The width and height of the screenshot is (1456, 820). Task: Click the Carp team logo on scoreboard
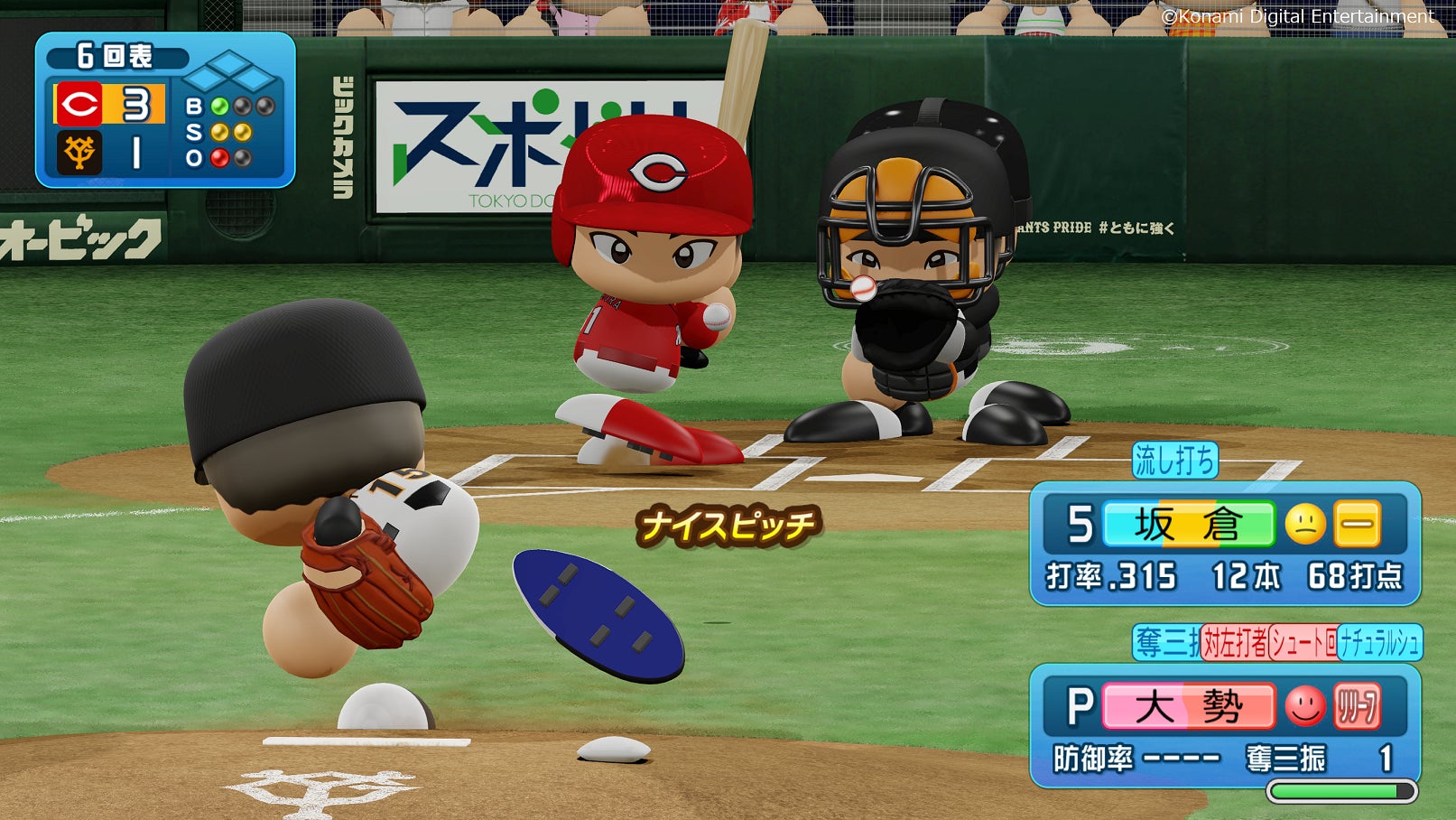(x=79, y=104)
